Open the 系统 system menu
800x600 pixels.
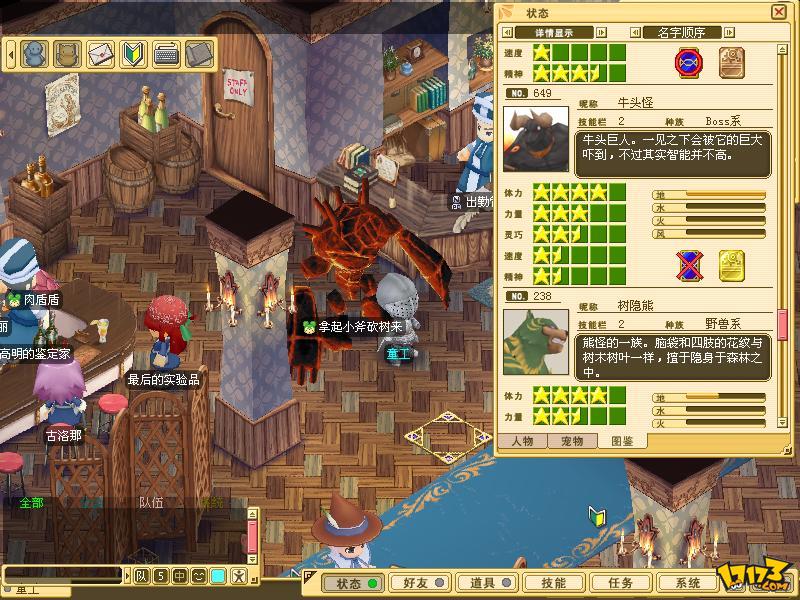pyautogui.click(x=687, y=583)
